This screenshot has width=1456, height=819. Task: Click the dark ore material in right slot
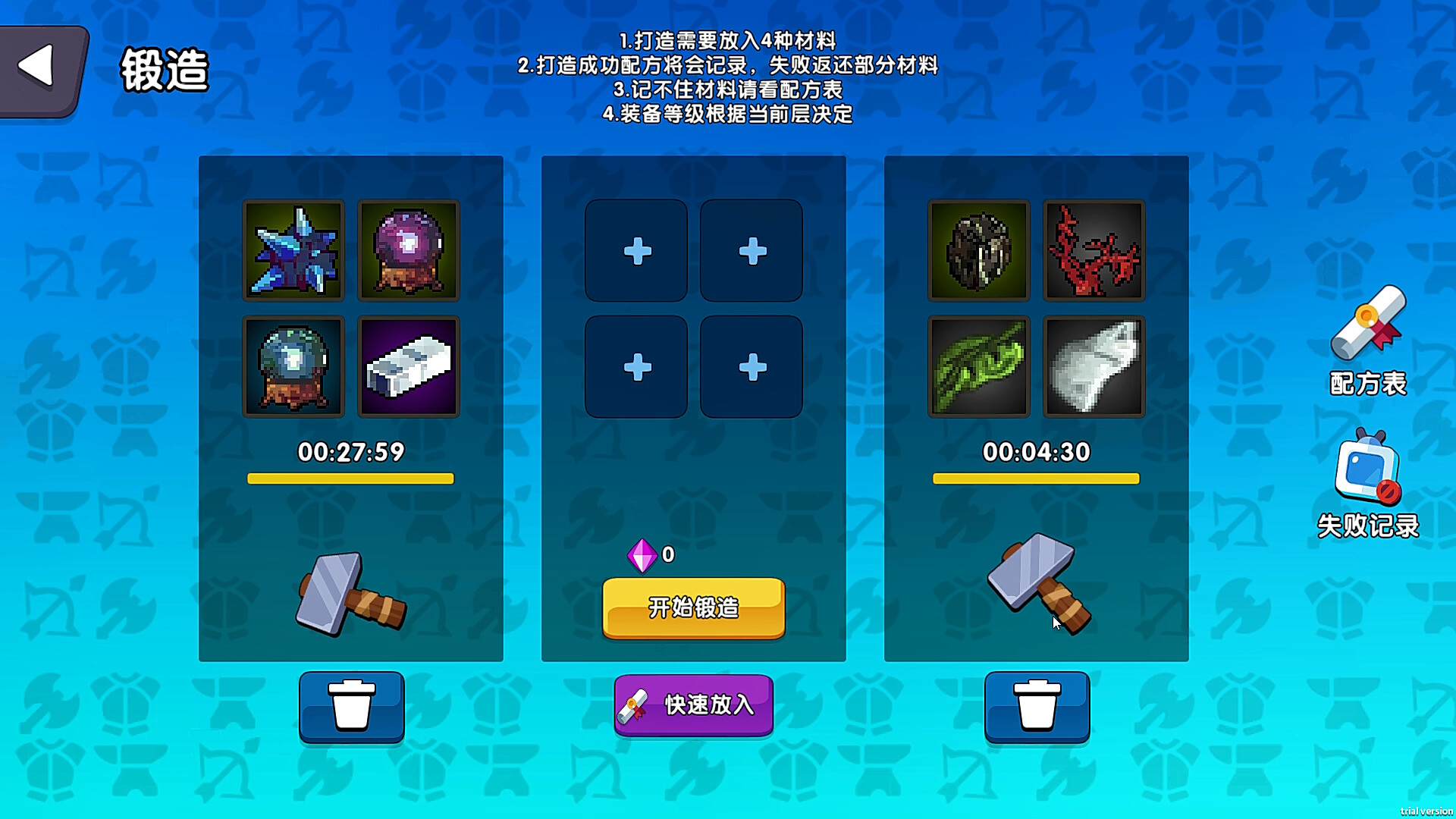978,250
